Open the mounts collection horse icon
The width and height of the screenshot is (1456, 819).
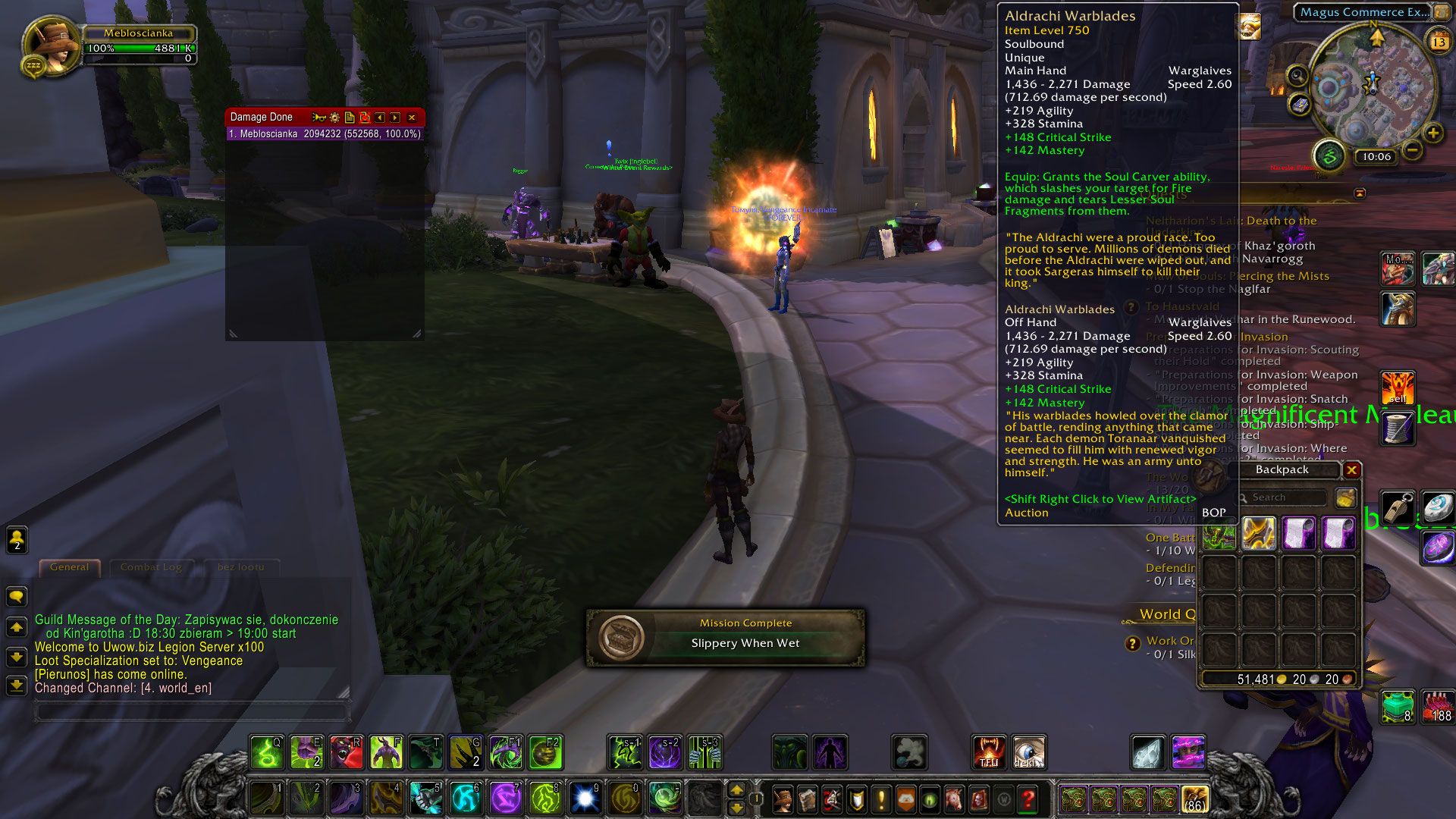point(954,799)
